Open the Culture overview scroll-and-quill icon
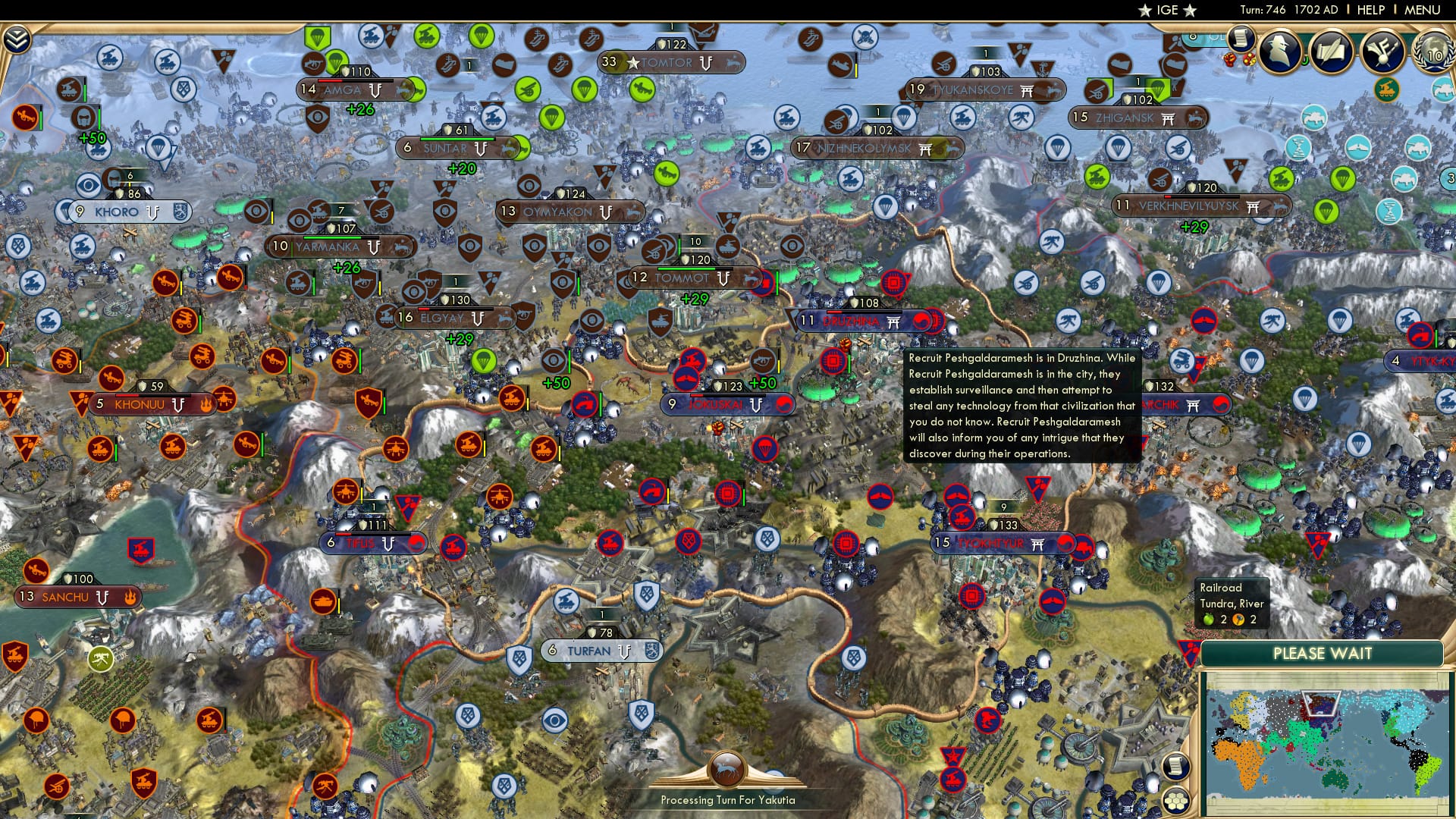The height and width of the screenshot is (819, 1456). click(1332, 49)
